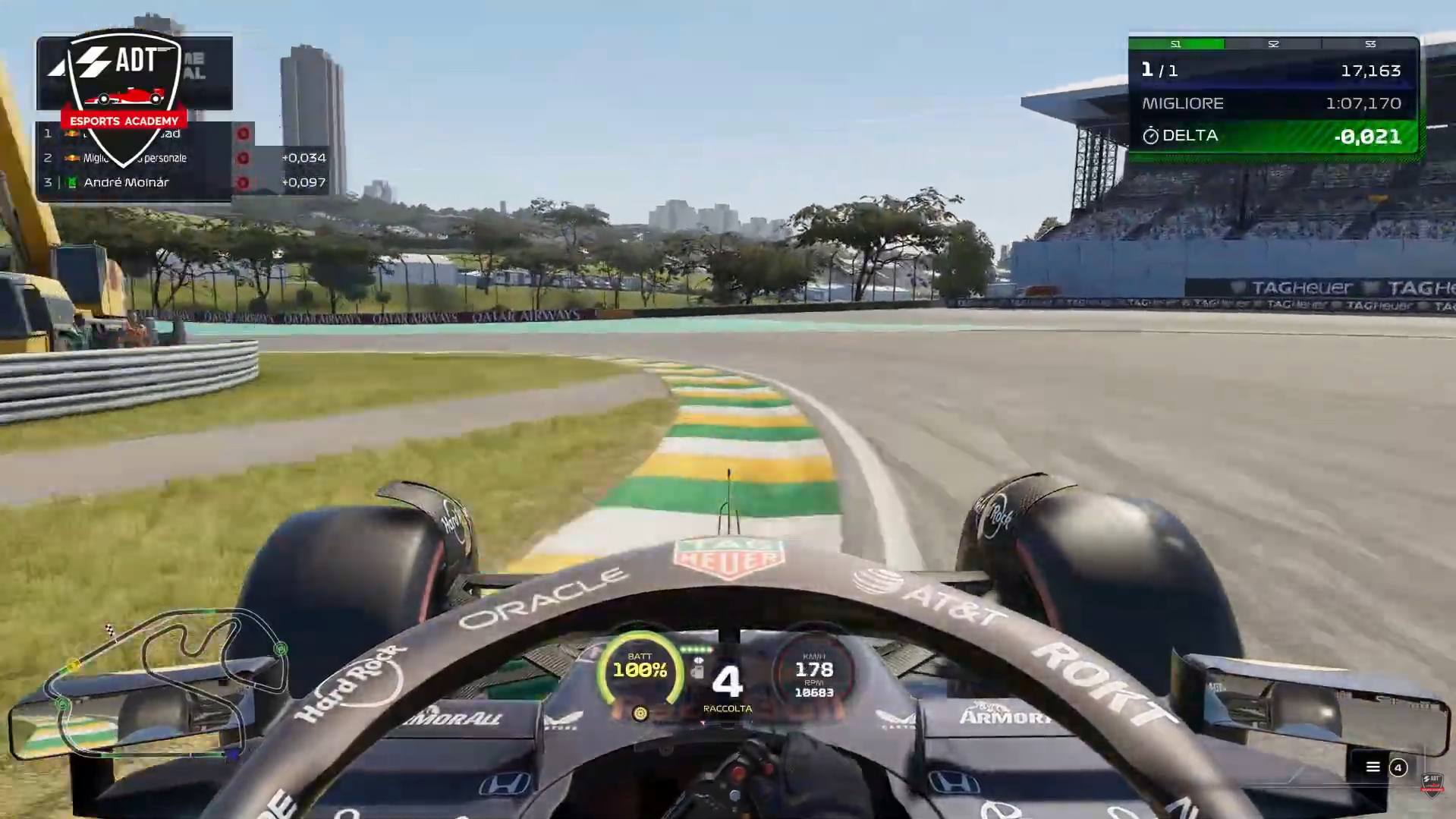Click the green team flag icon for André Molnár
1456x819 pixels.
(72, 182)
